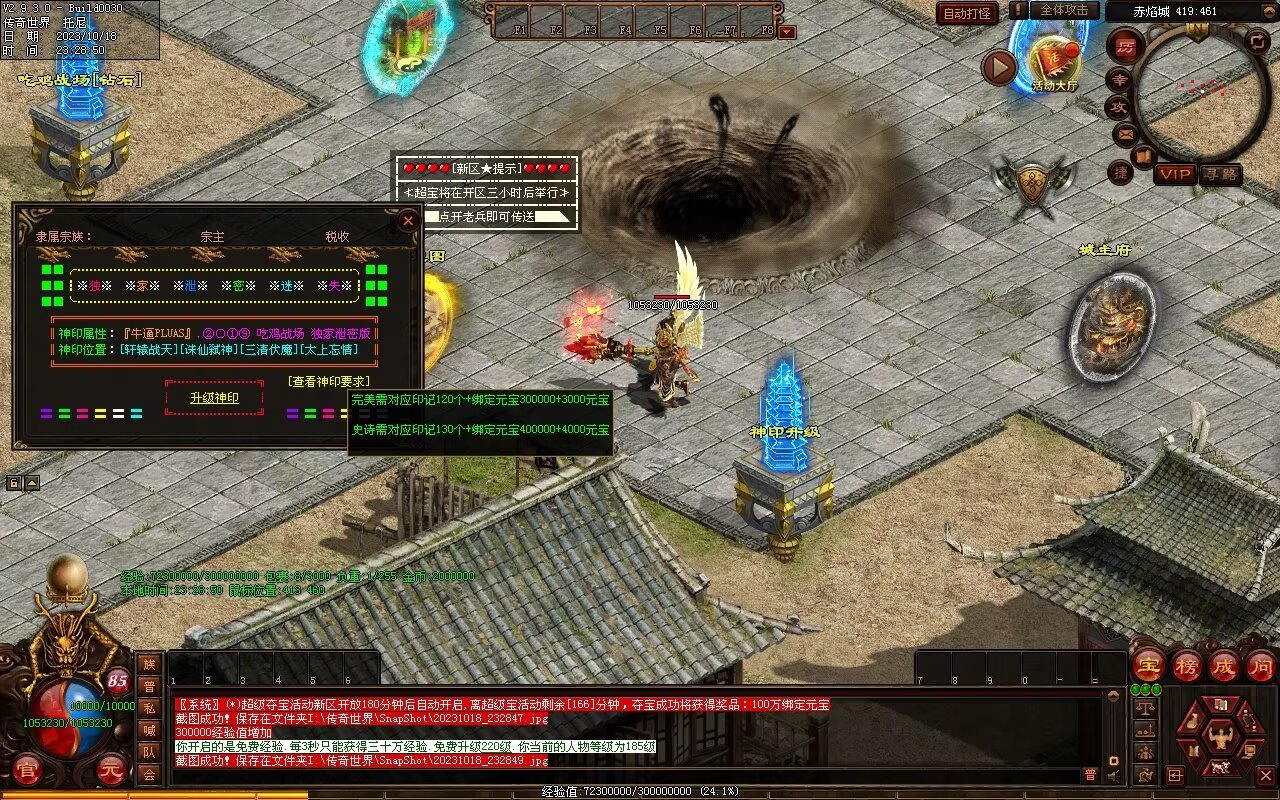Open the 榜 rankings button
Viewport: 1280px width, 800px height.
[1186, 666]
